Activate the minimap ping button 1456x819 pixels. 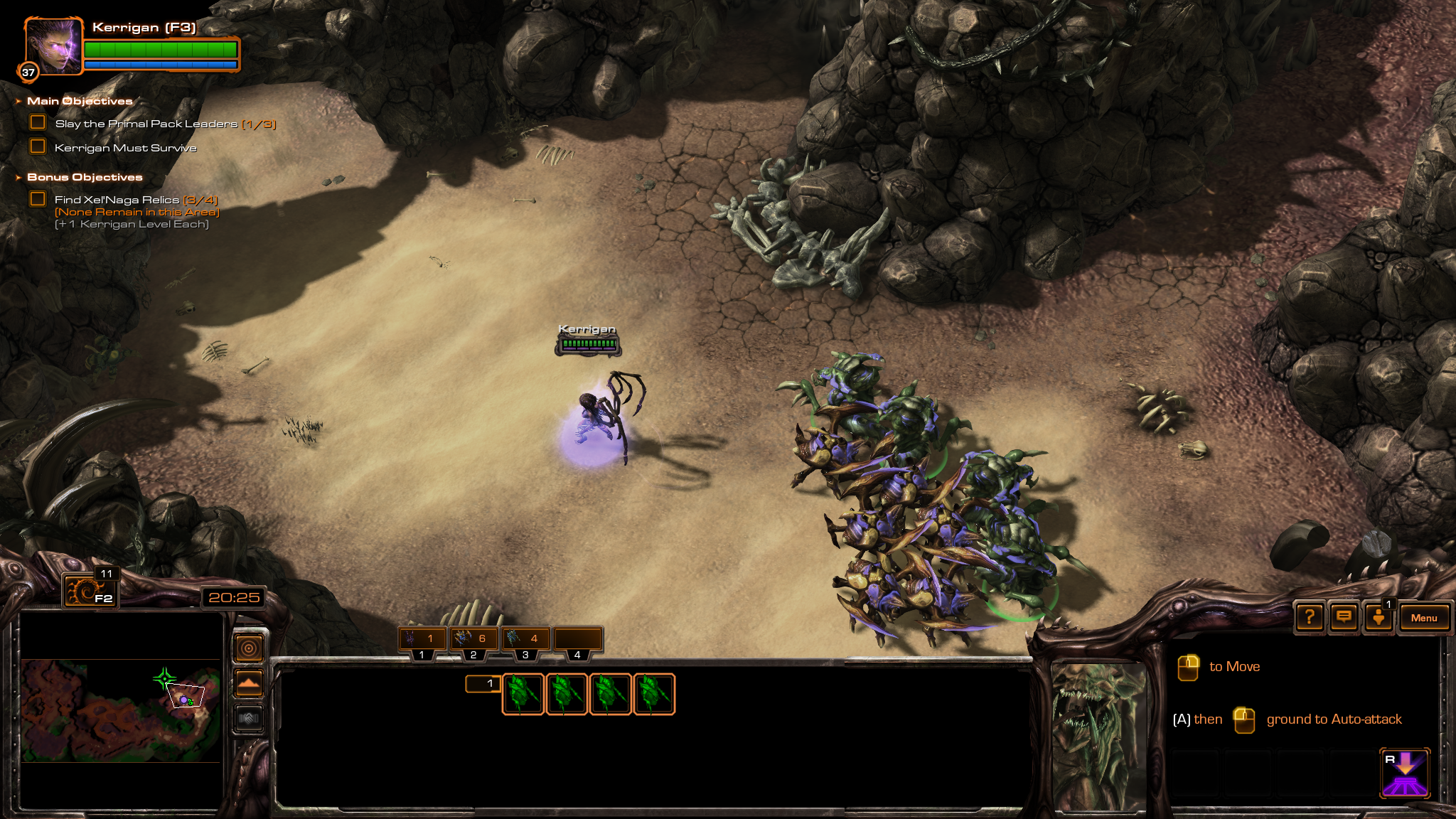(x=249, y=648)
